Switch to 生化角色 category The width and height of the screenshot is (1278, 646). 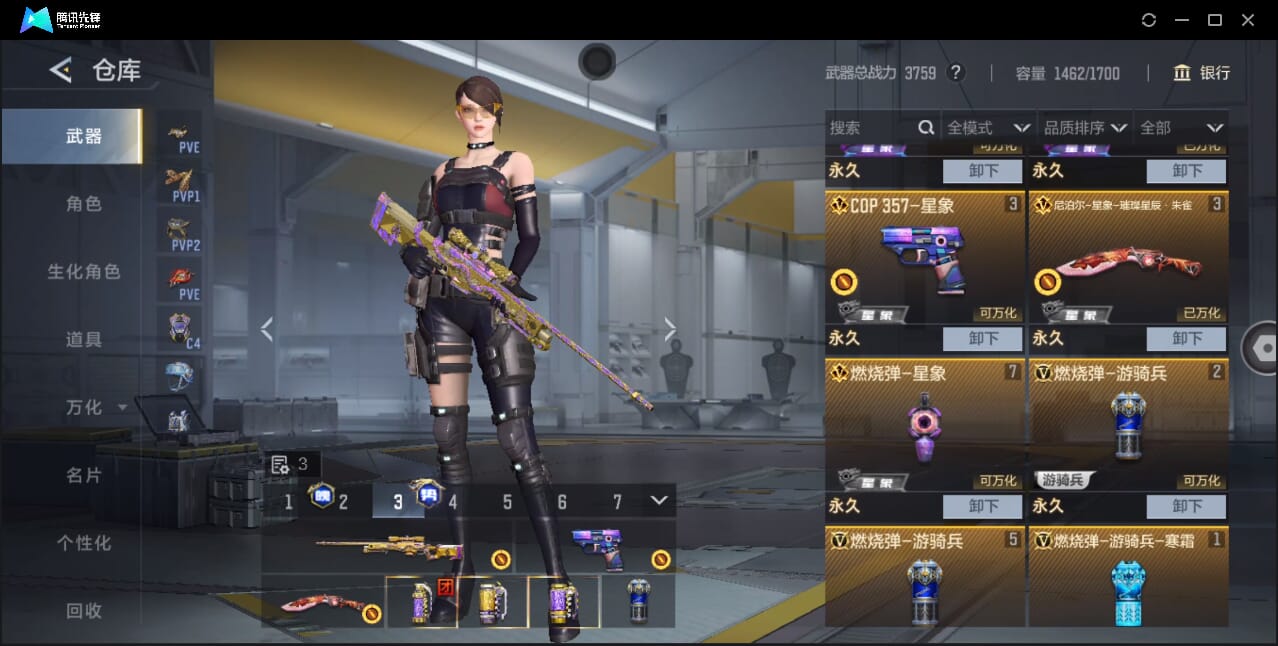coord(84,272)
